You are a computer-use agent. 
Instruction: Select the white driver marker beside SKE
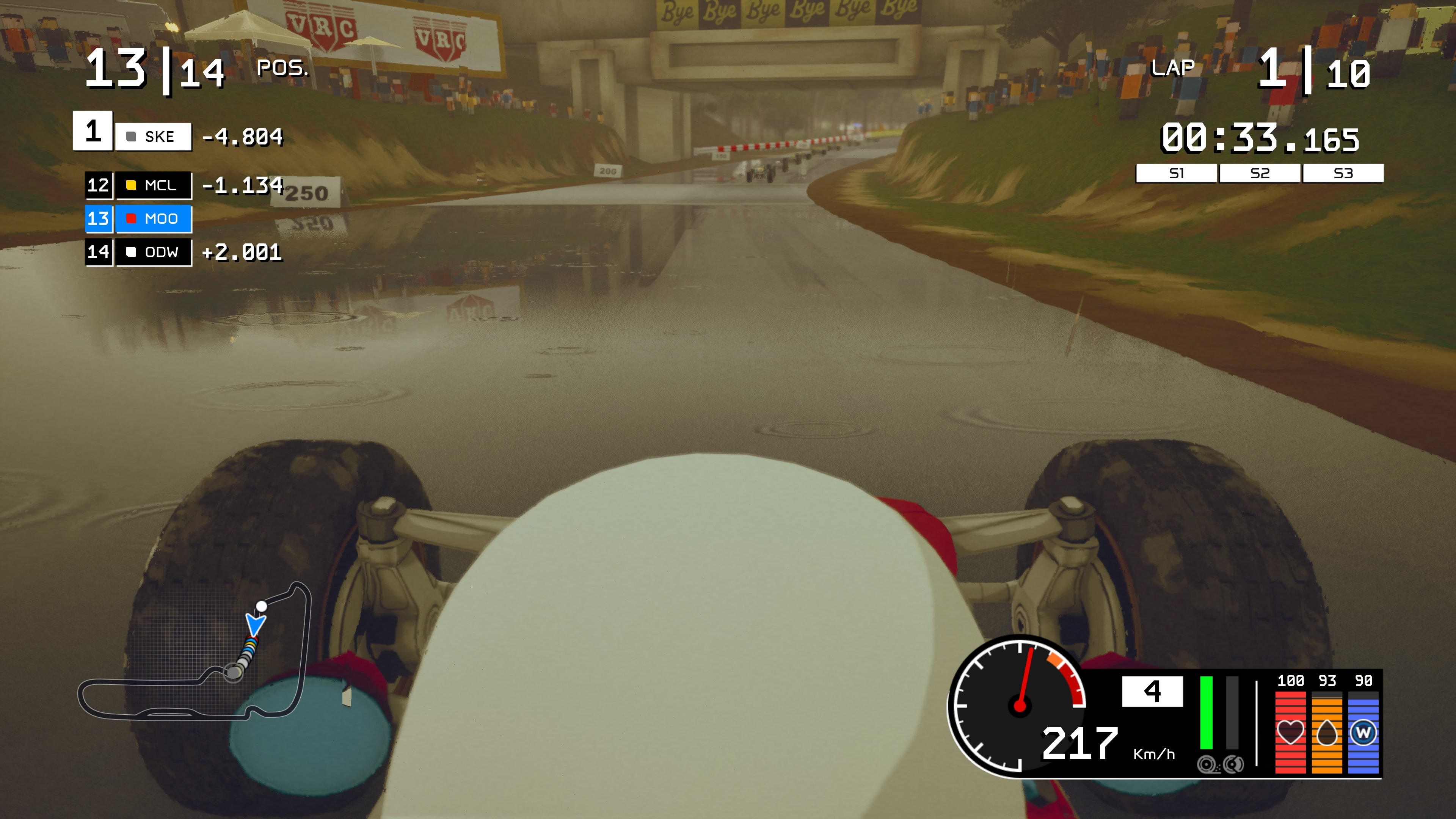[132, 136]
